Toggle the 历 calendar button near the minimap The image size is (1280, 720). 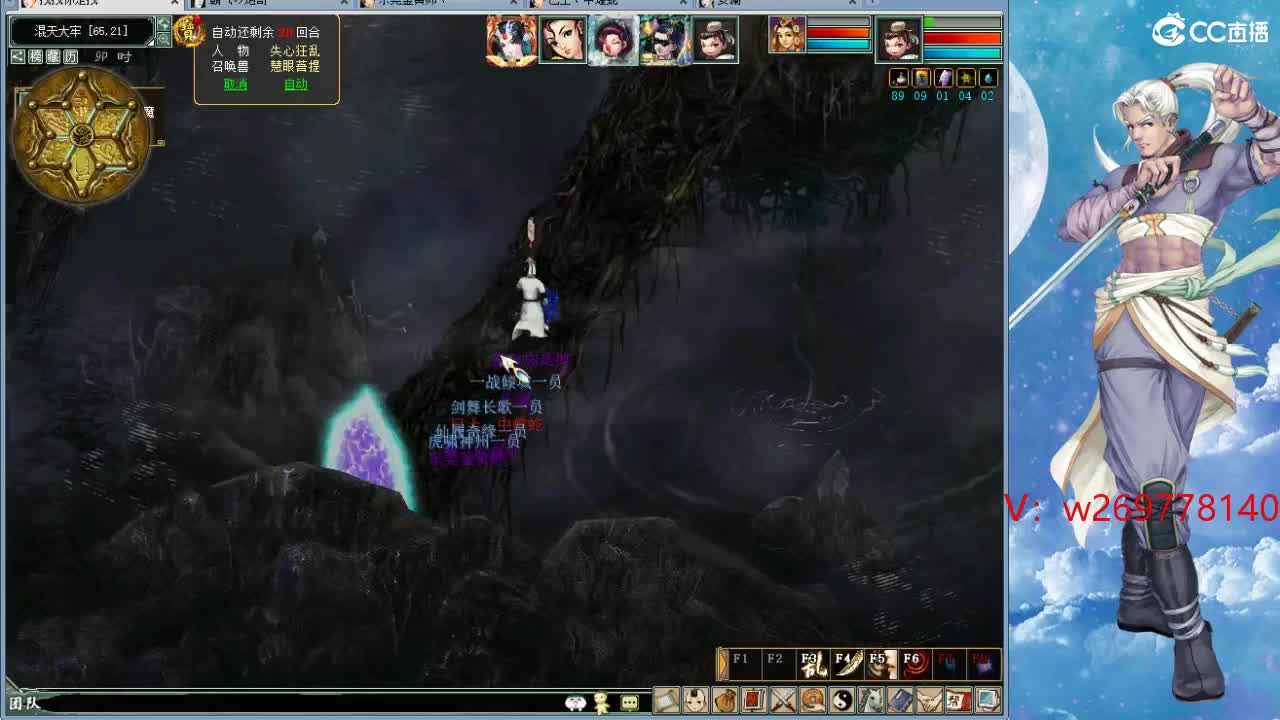point(70,55)
